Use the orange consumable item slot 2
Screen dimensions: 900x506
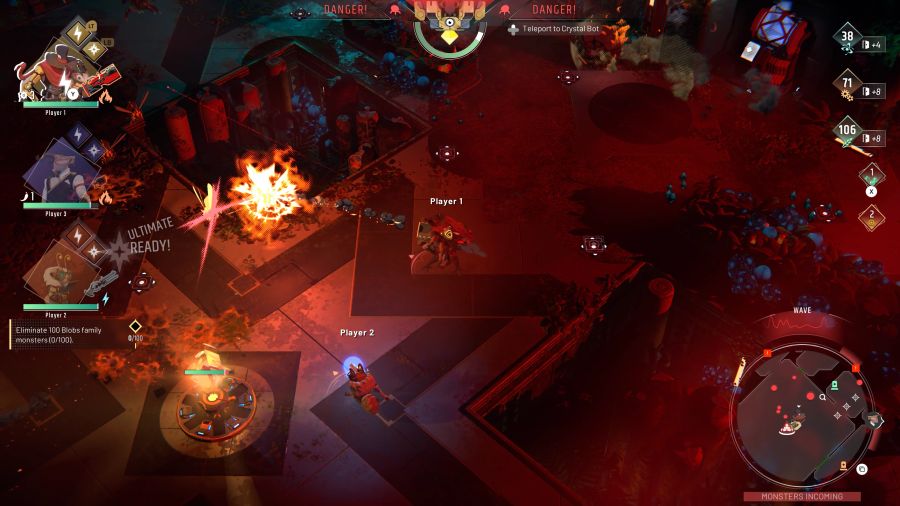tap(871, 216)
